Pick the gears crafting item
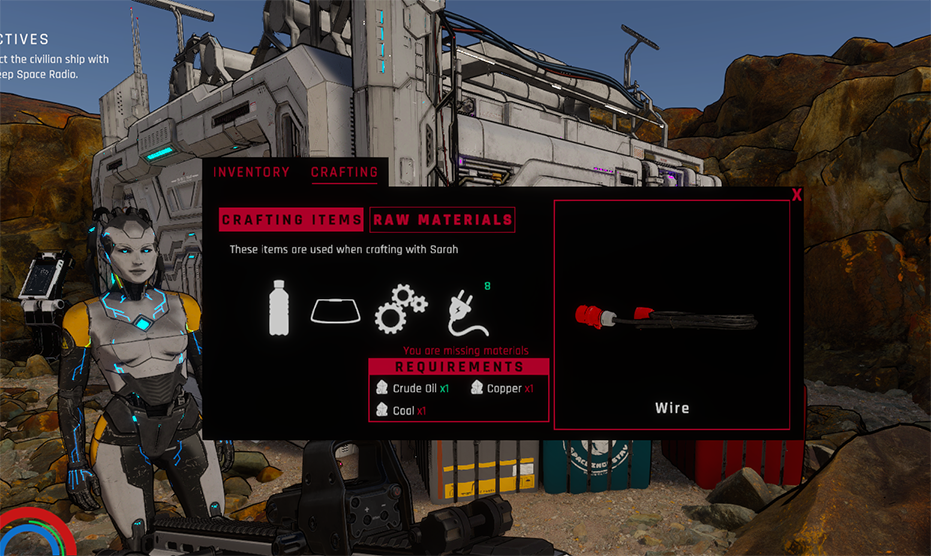This screenshot has height=556, width=931. point(400,307)
